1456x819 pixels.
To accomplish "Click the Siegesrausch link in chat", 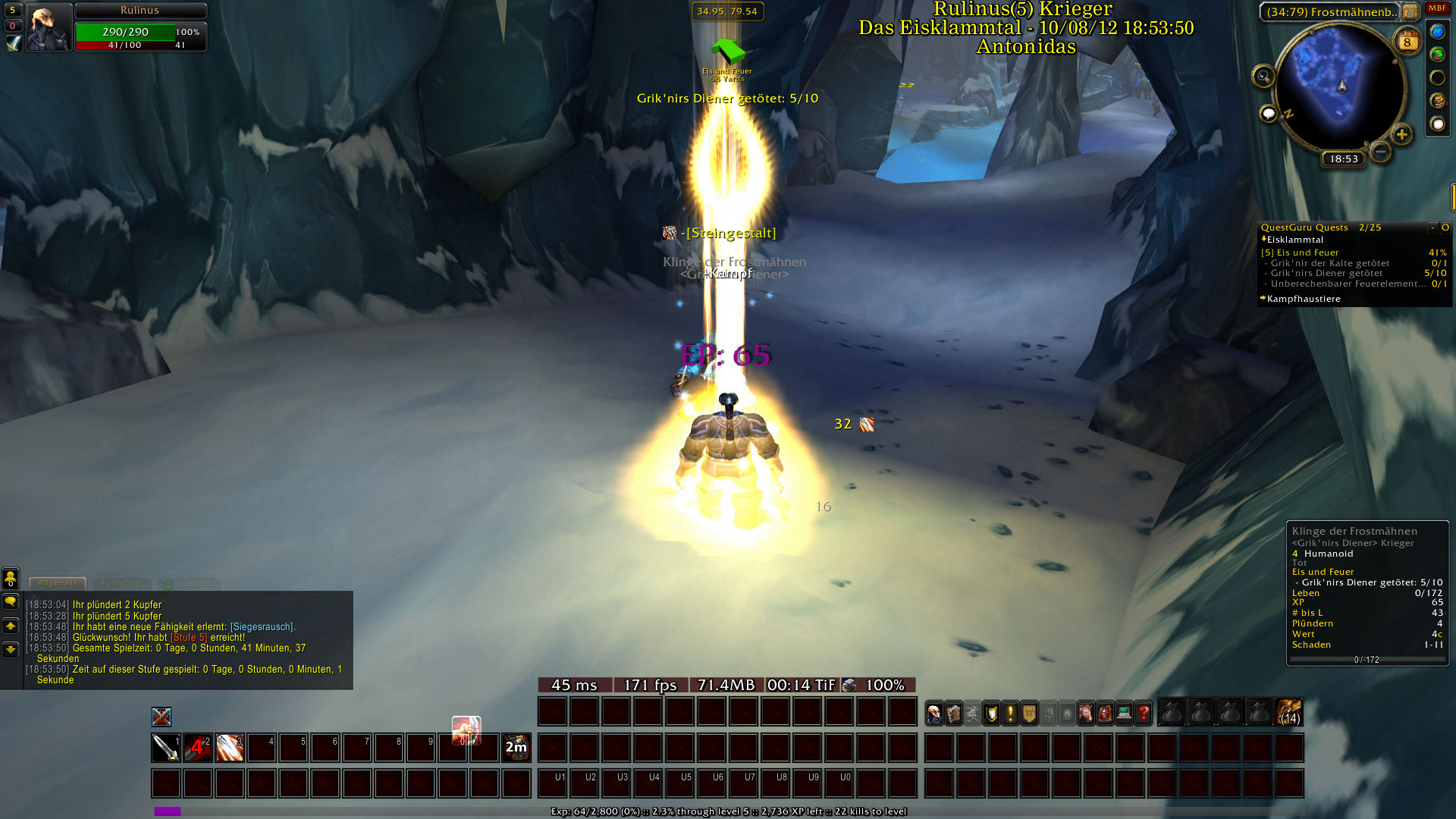I will [x=262, y=627].
